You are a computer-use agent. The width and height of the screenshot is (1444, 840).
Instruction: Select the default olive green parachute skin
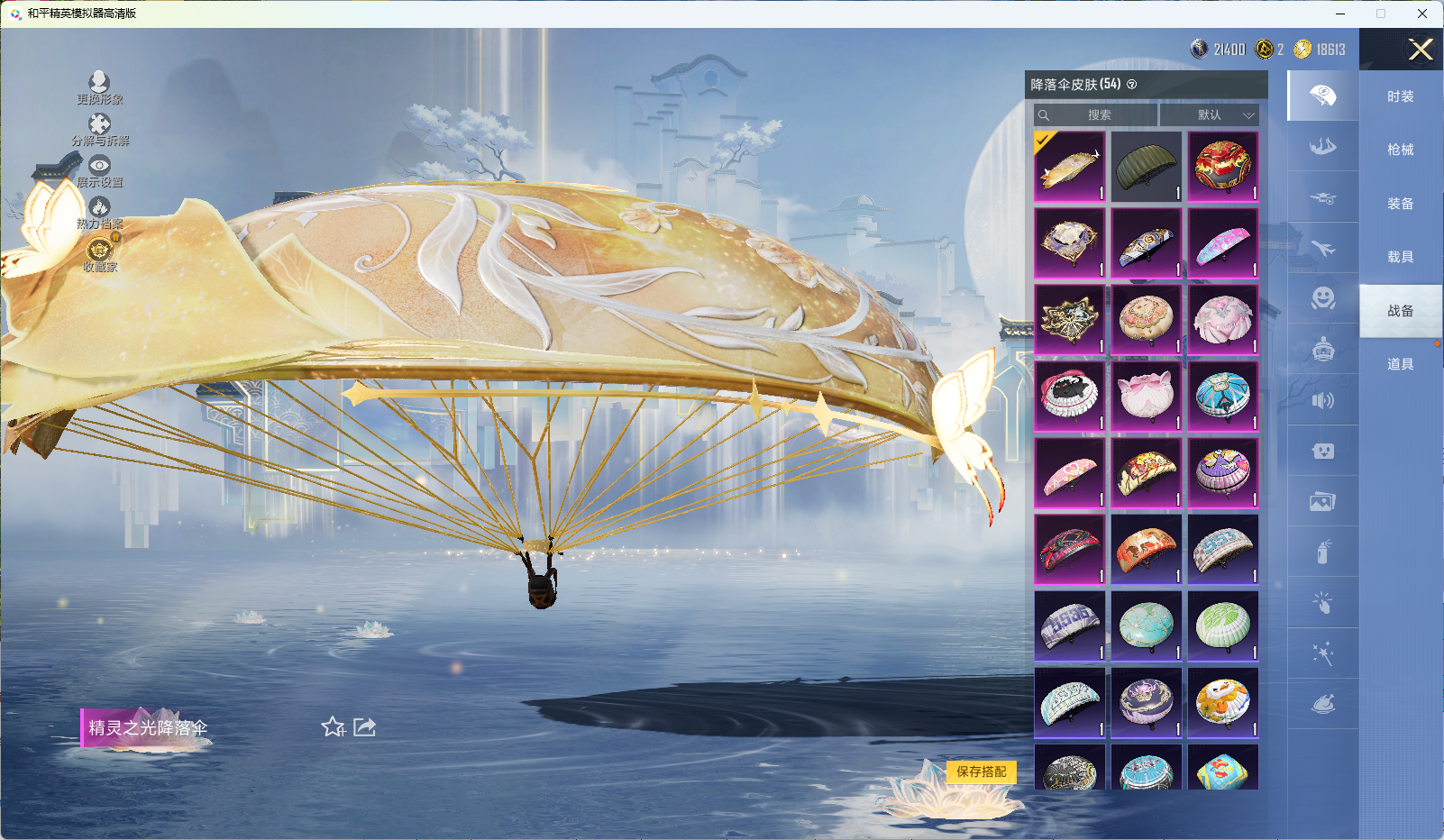(x=1146, y=167)
